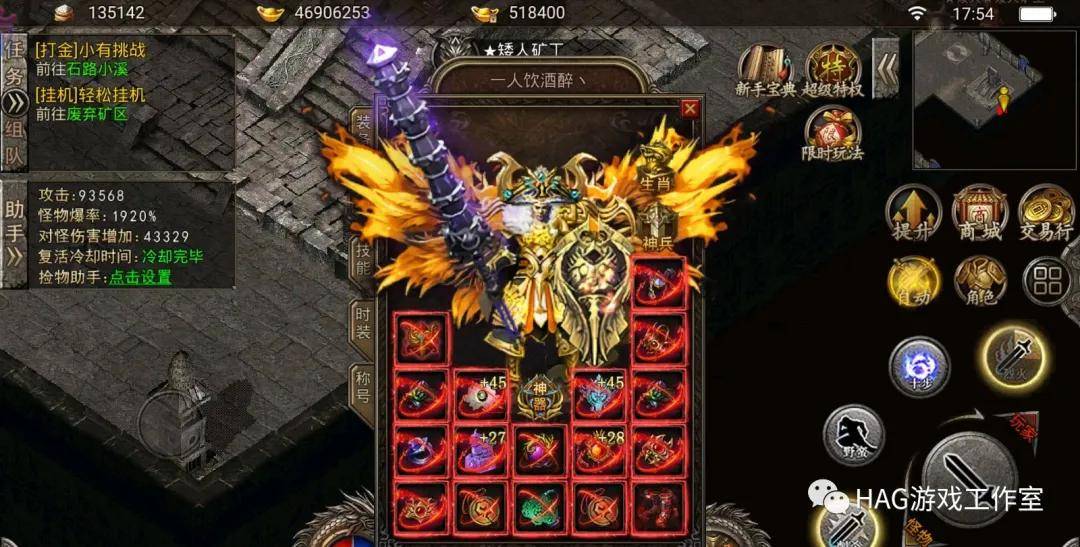The height and width of the screenshot is (547, 1080).
Task: Open the four-square grid menu button
Action: [1046, 281]
